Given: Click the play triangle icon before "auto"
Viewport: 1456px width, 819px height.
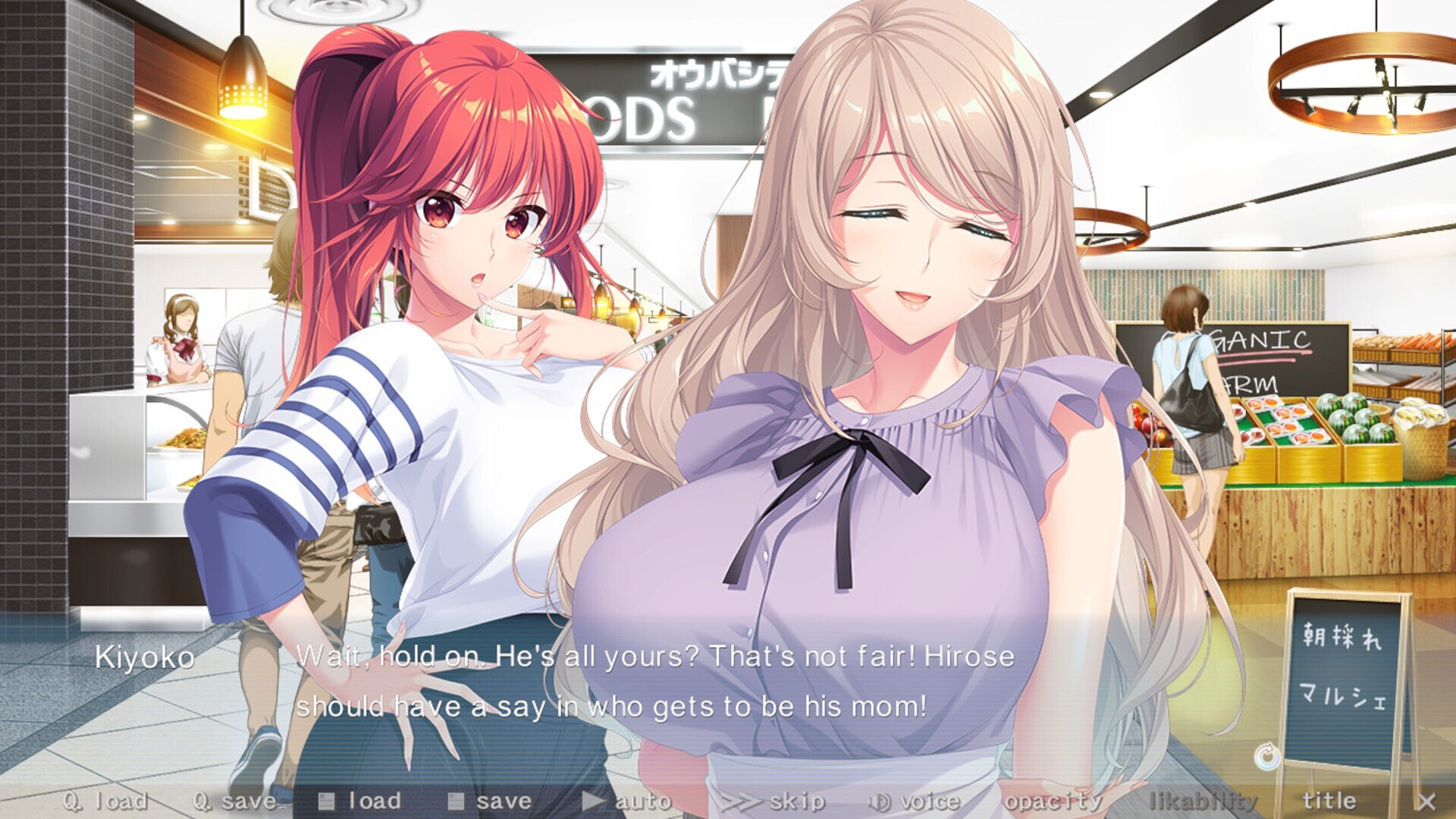Looking at the screenshot, I should click(x=591, y=800).
